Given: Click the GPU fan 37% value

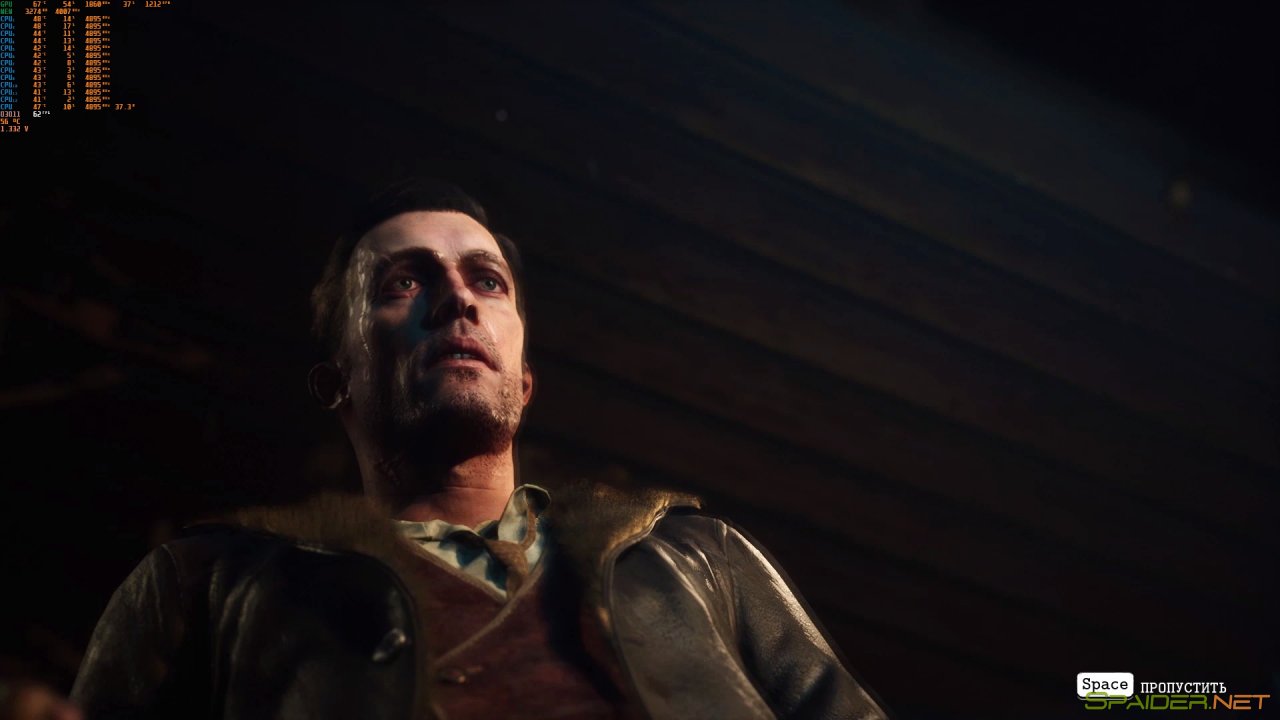Looking at the screenshot, I should click(126, 5).
